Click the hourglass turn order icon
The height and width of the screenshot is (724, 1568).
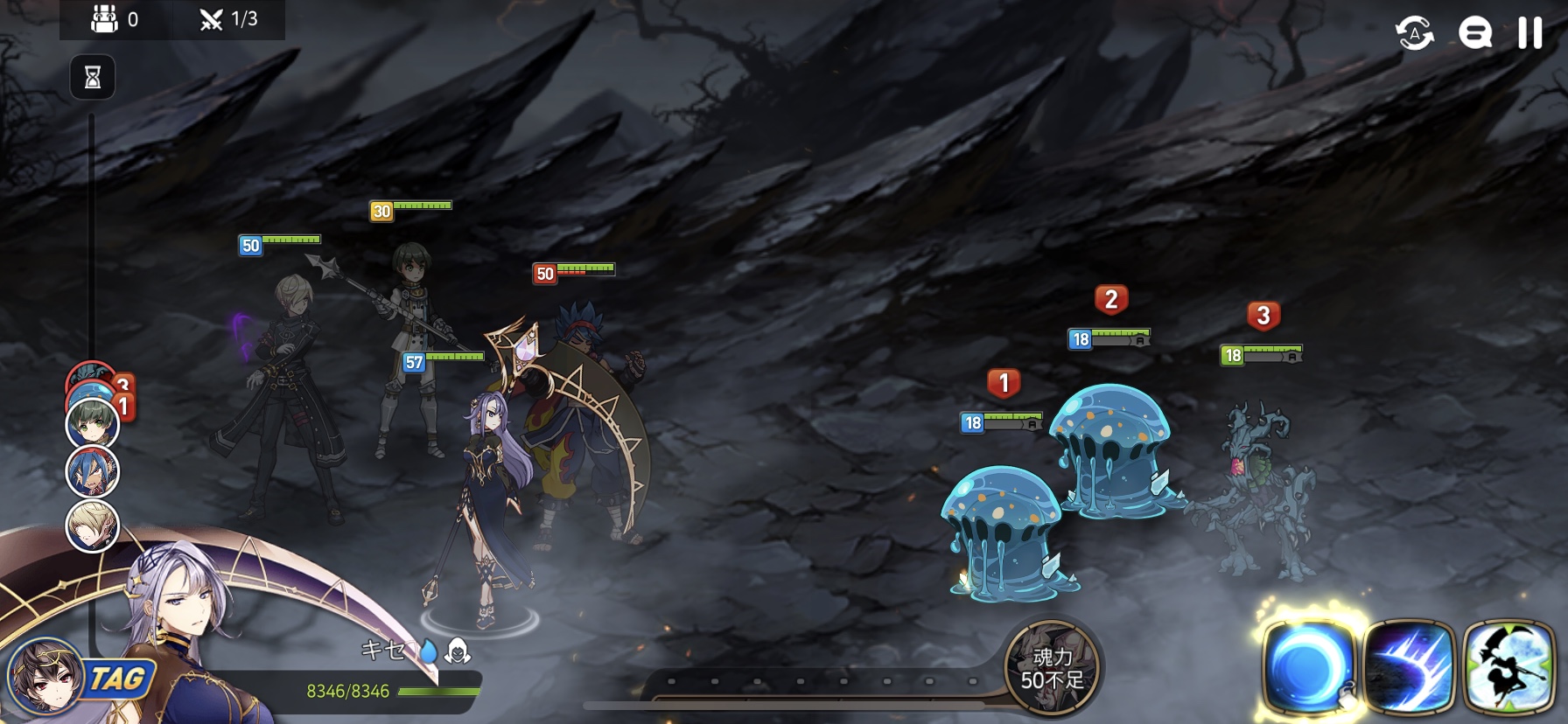click(x=93, y=78)
